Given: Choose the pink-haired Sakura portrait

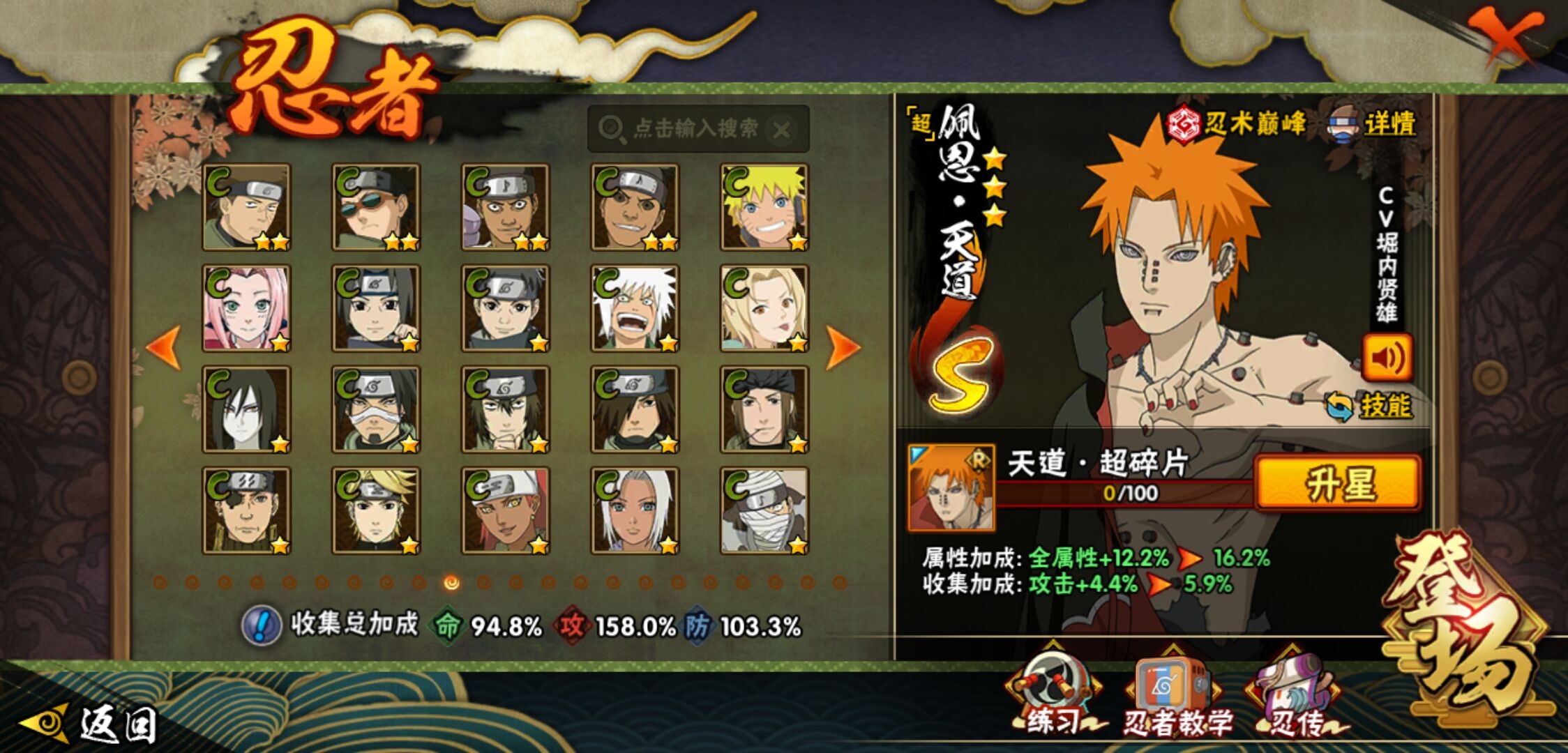Looking at the screenshot, I should (246, 308).
